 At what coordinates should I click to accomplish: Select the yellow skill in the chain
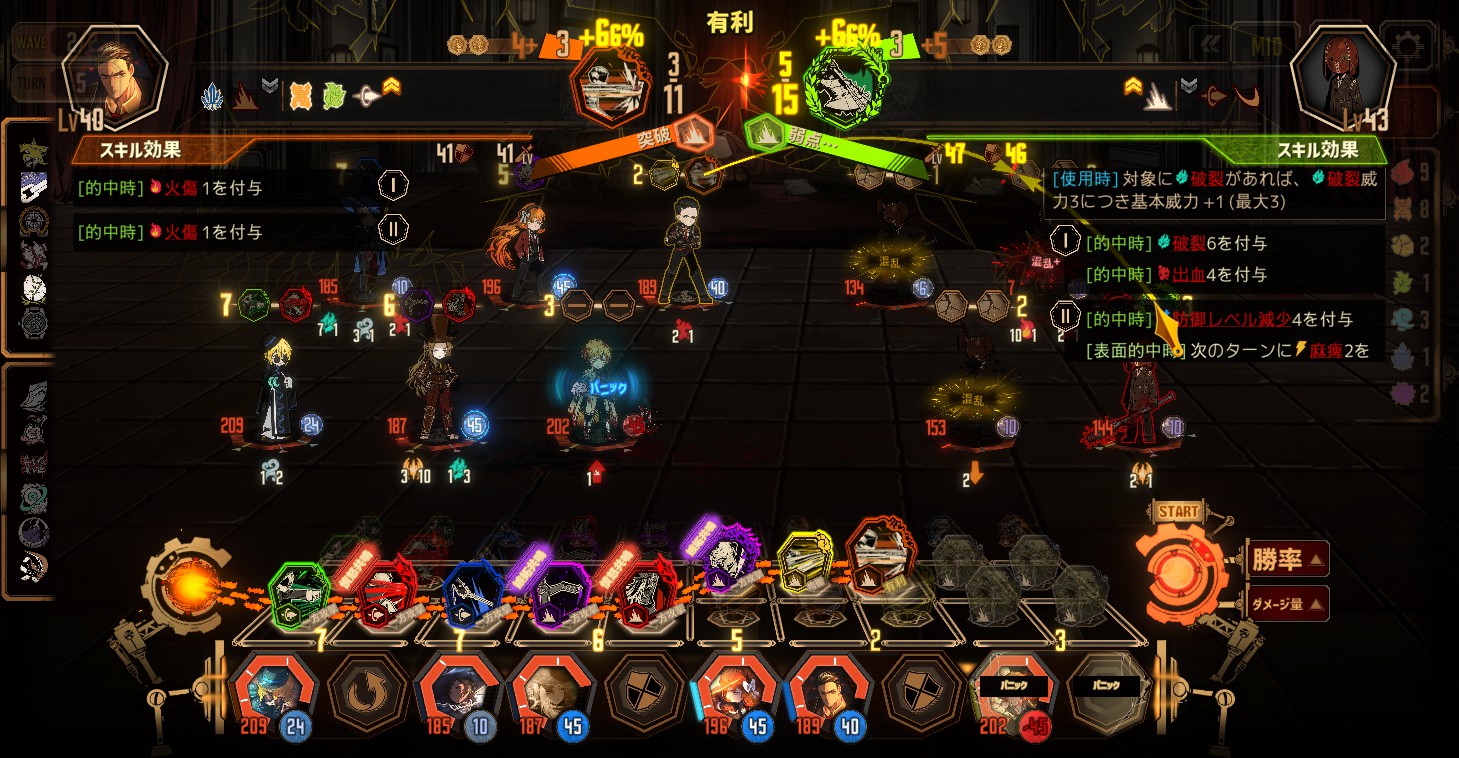[806, 565]
